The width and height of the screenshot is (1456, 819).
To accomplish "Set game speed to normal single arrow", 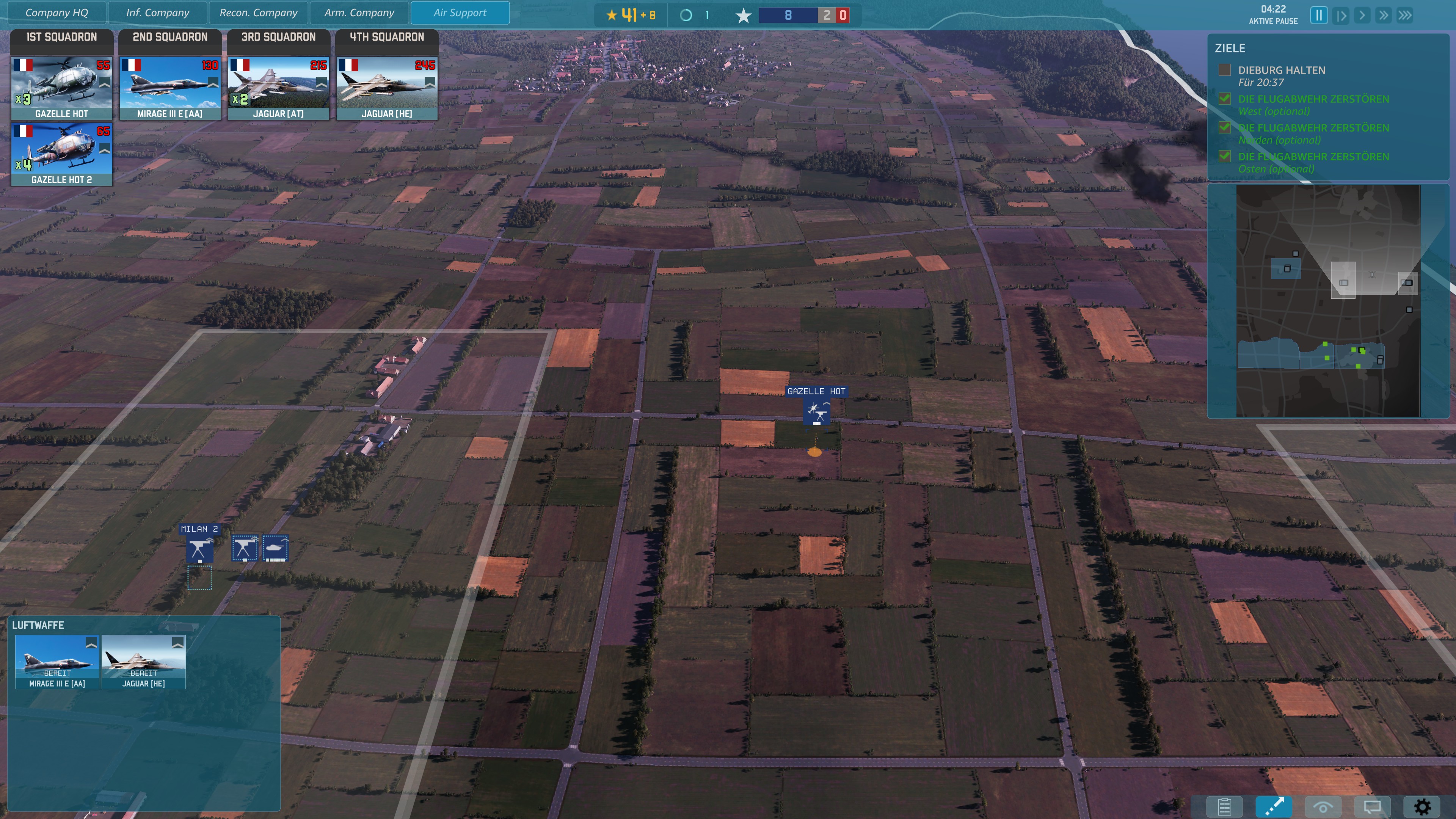I will (1362, 15).
